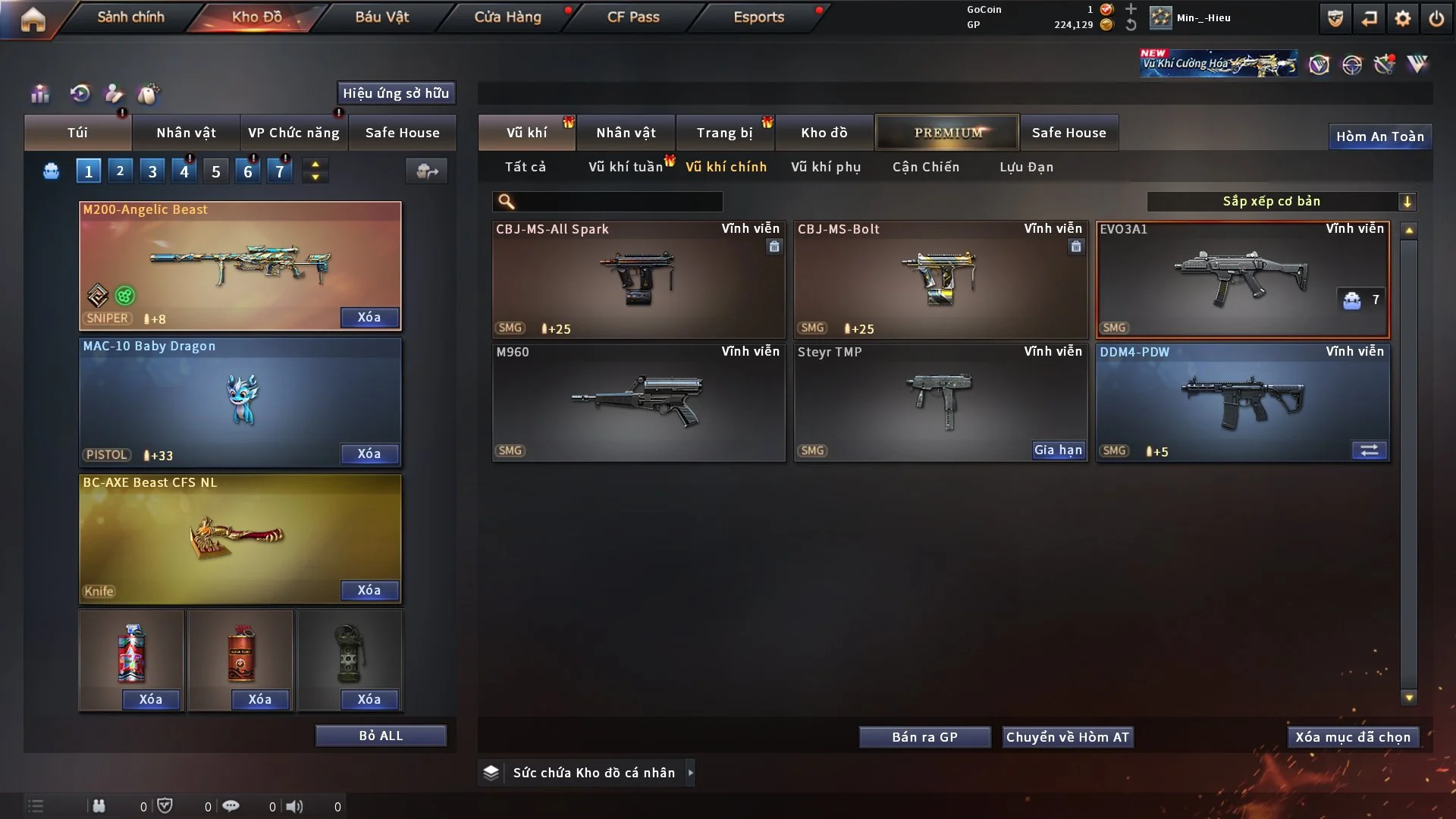
Task: Pick the DDM4-PDW weapon tile
Action: (x=1242, y=402)
